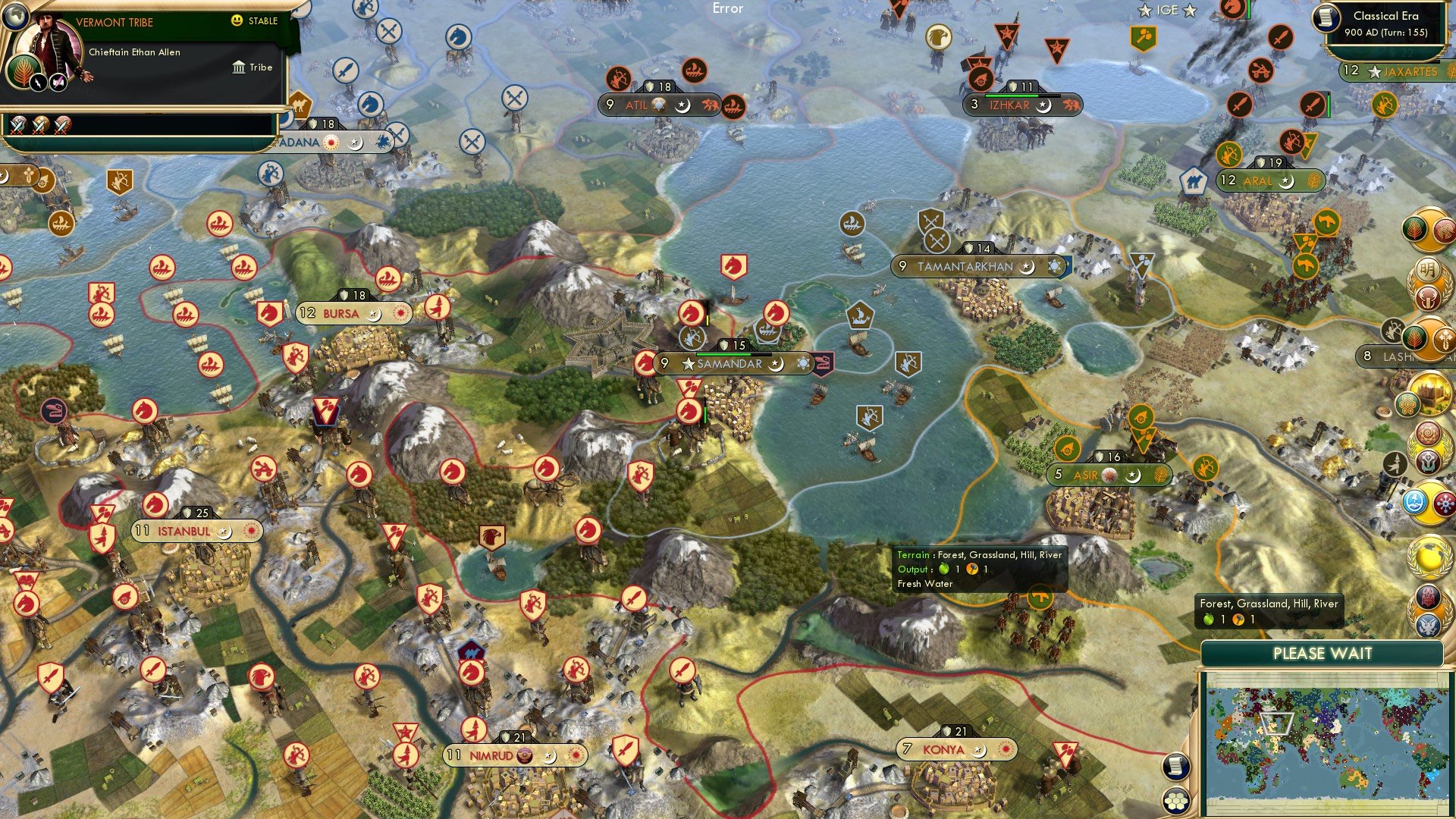Select the notification log scroll icon above minimap
Image resolution: width=1456 pixels, height=819 pixels.
[1175, 767]
